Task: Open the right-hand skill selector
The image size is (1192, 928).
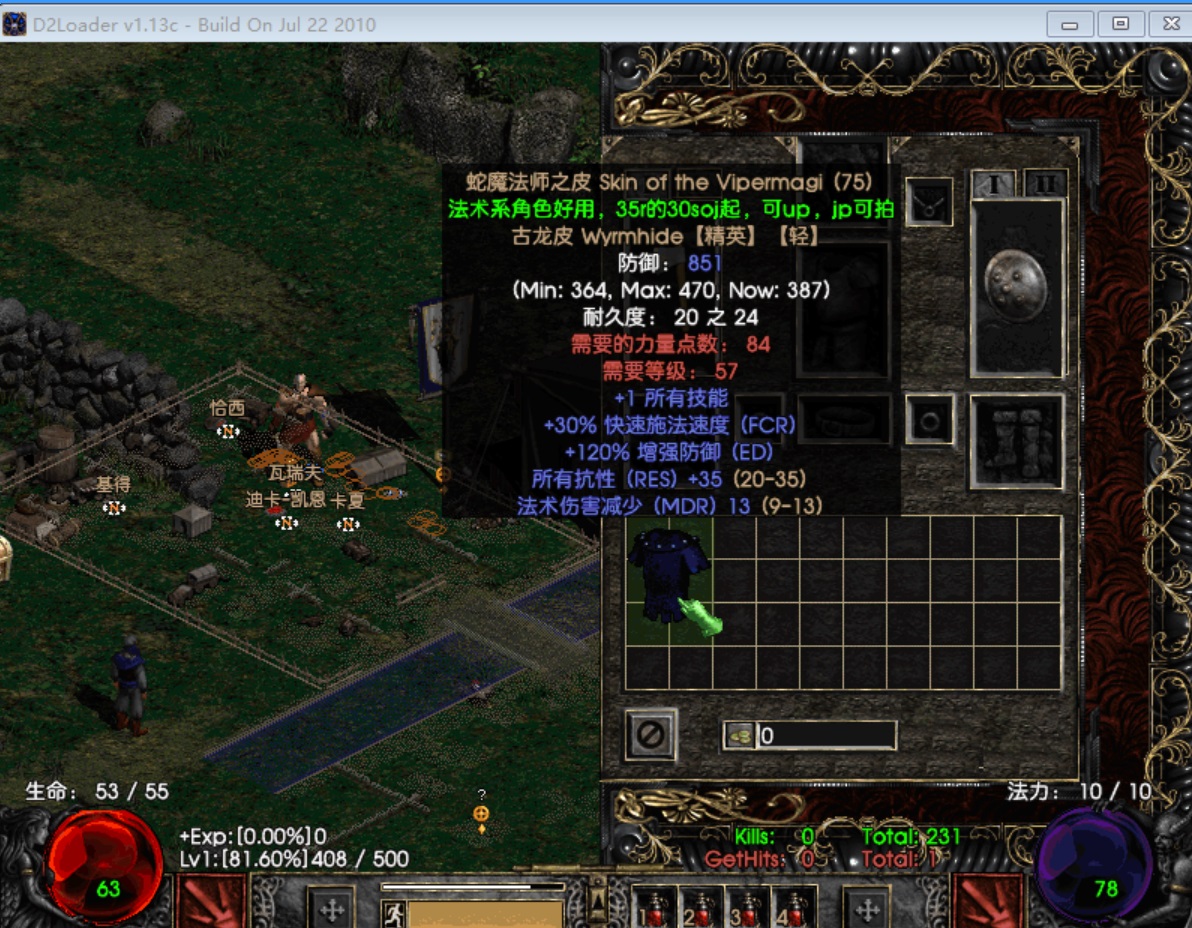Action: (987, 902)
